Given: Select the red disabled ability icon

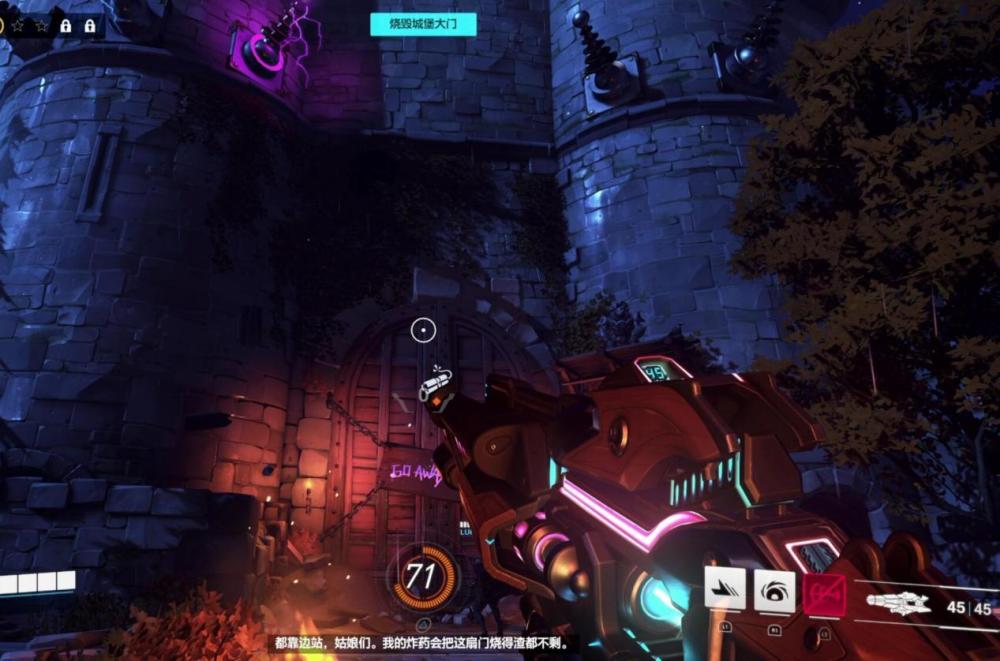Looking at the screenshot, I should pos(824,593).
